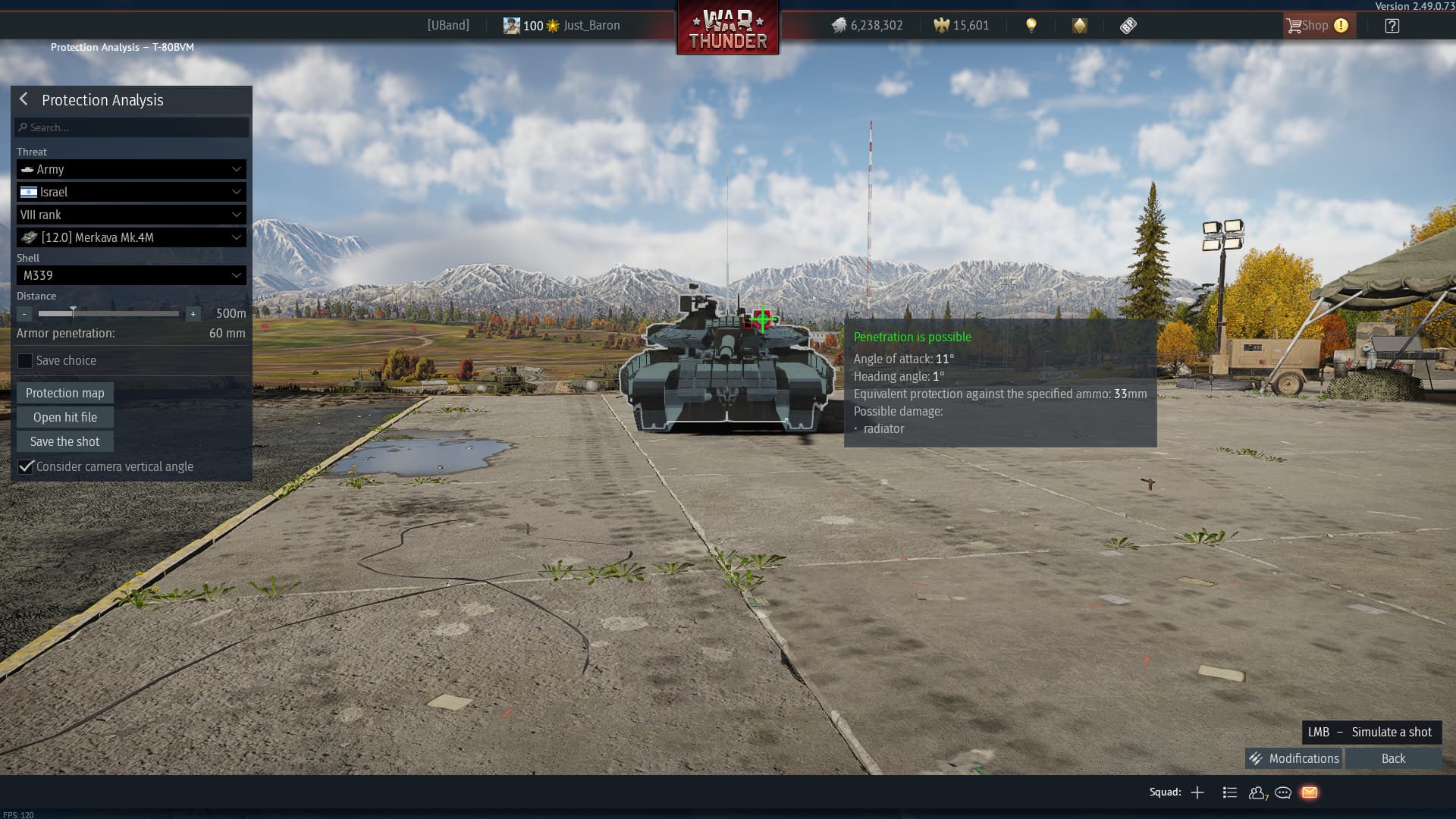This screenshot has width=1456, height=819.
Task: Toggle Consider camera vertical angle
Action: [26, 466]
